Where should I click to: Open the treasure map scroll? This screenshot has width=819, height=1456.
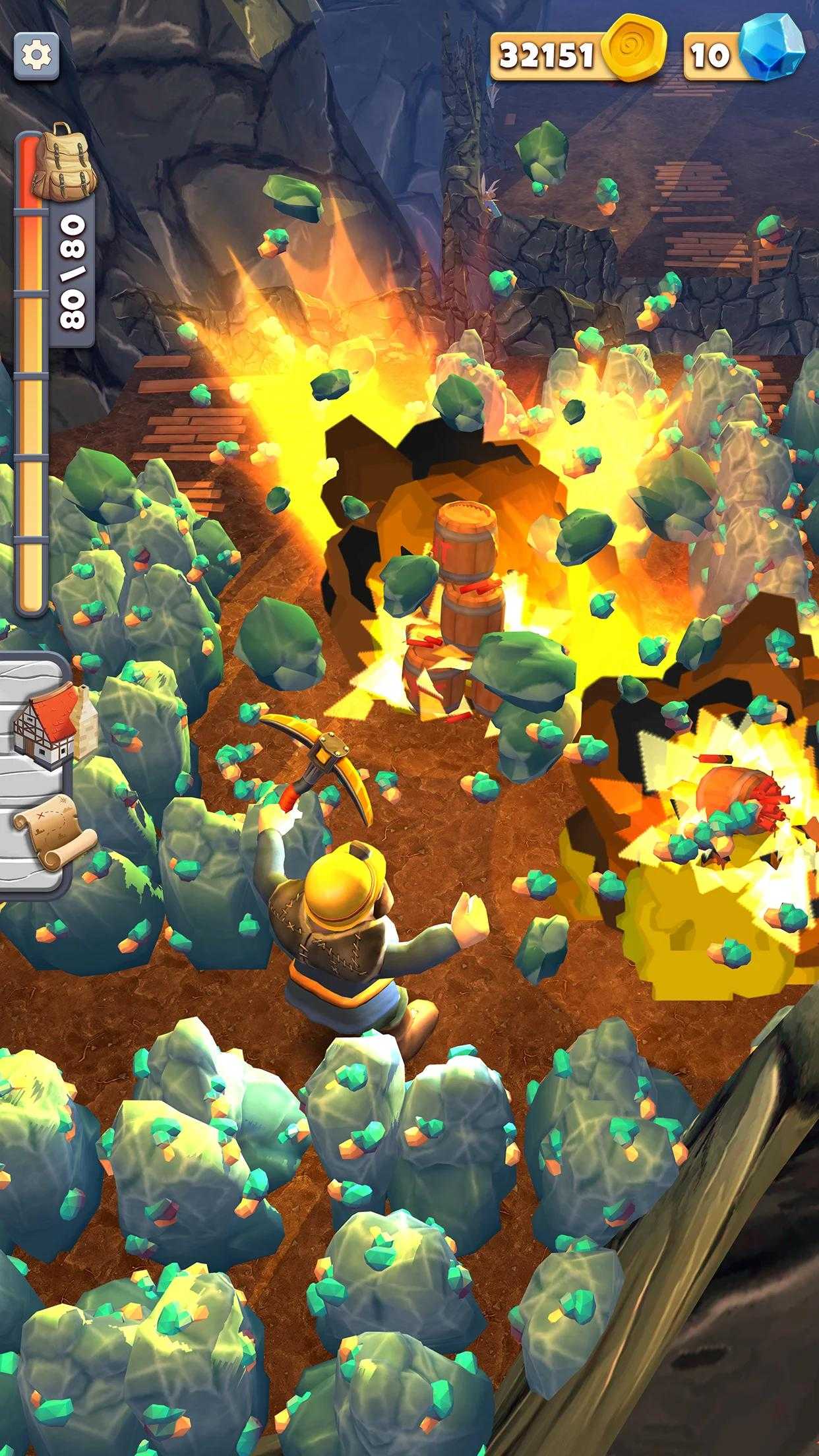pyautogui.click(x=51, y=836)
